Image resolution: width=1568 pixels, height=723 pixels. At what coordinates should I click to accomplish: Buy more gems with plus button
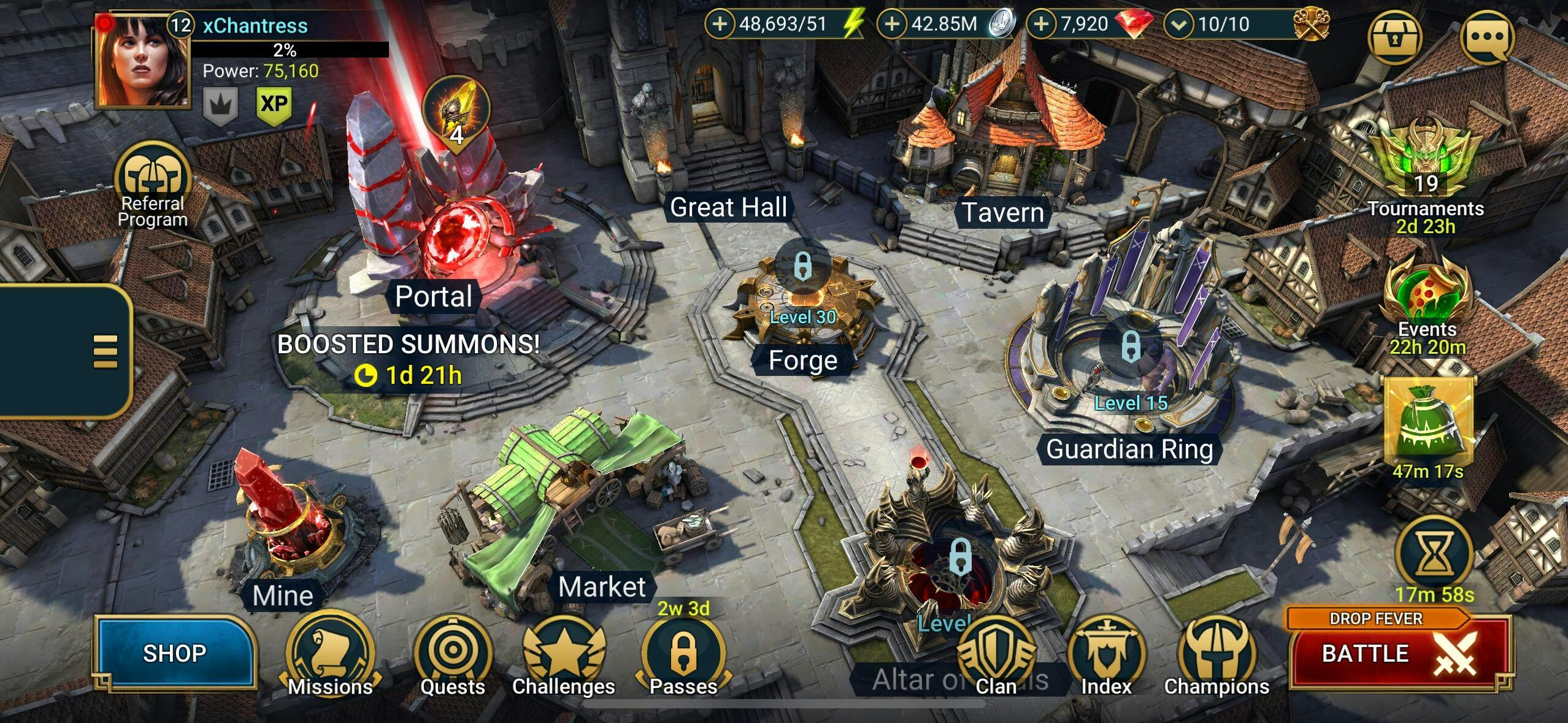pos(1041,24)
